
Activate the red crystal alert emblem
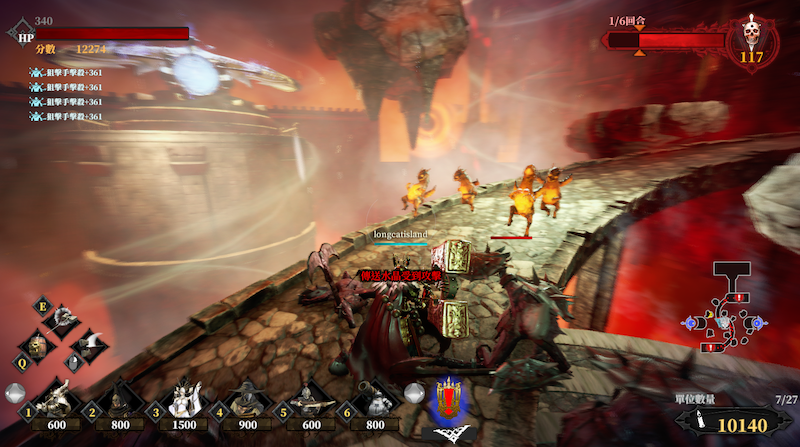pyautogui.click(x=449, y=400)
